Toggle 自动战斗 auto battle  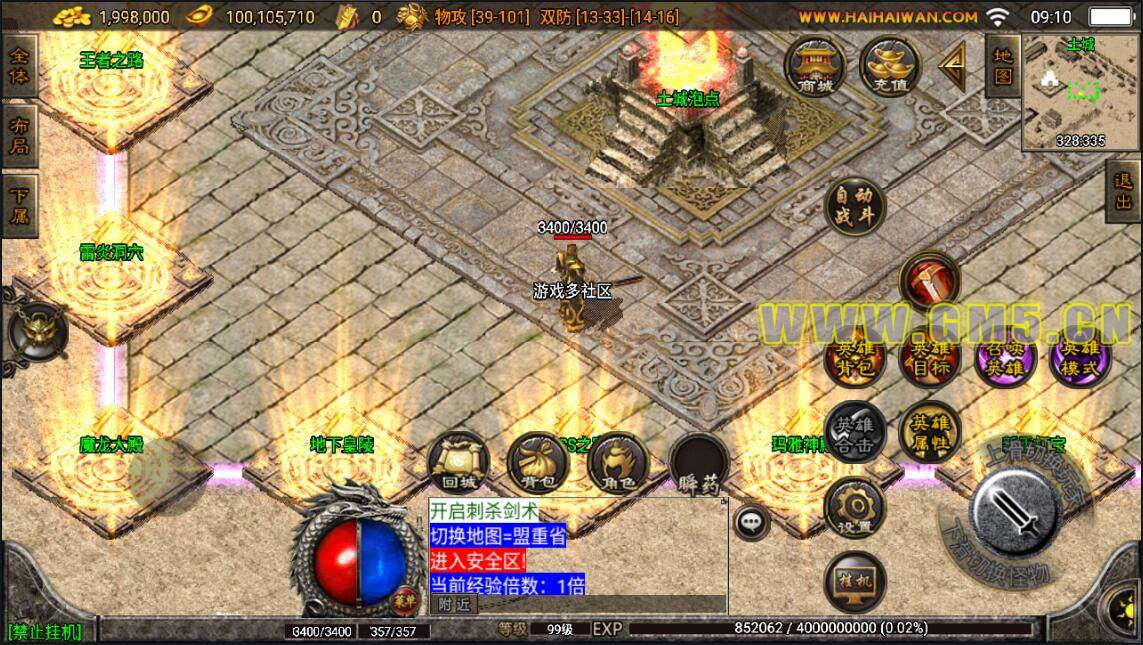pyautogui.click(x=854, y=205)
